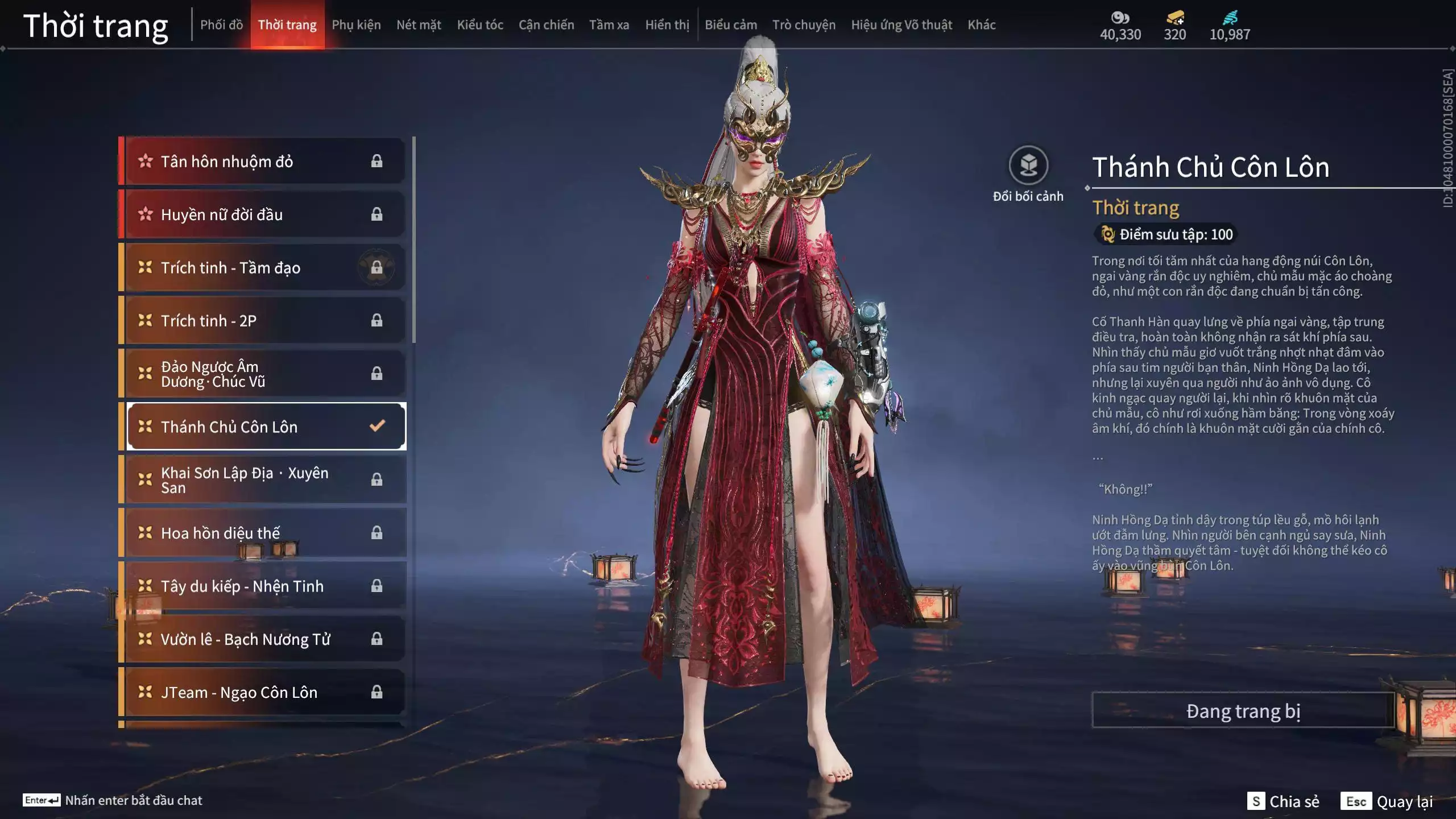Open the Cận chiến category
This screenshot has height=819, width=1456.
546,25
